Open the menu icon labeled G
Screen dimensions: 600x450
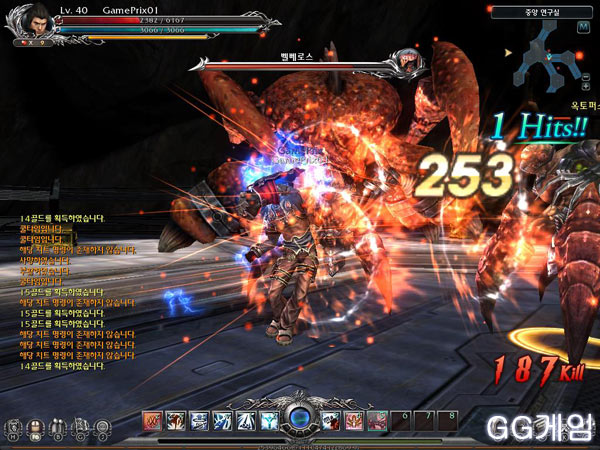[79, 427]
